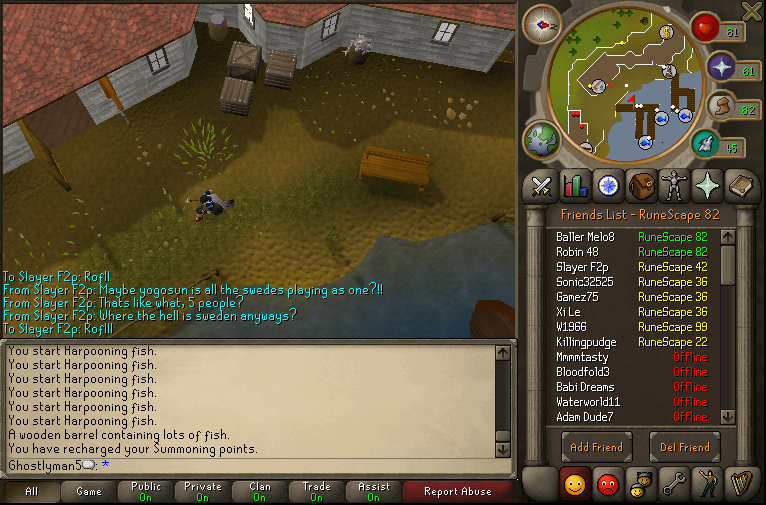Close the interface with the X button
Image resolution: width=766 pixels, height=505 pixels.
(x=752, y=11)
